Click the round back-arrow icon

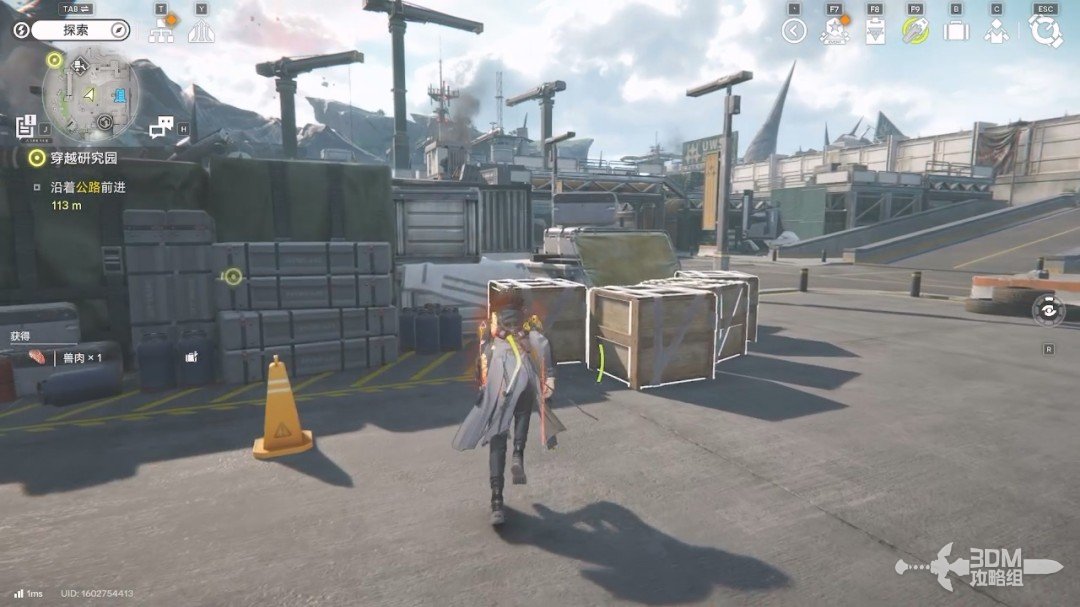pos(794,31)
